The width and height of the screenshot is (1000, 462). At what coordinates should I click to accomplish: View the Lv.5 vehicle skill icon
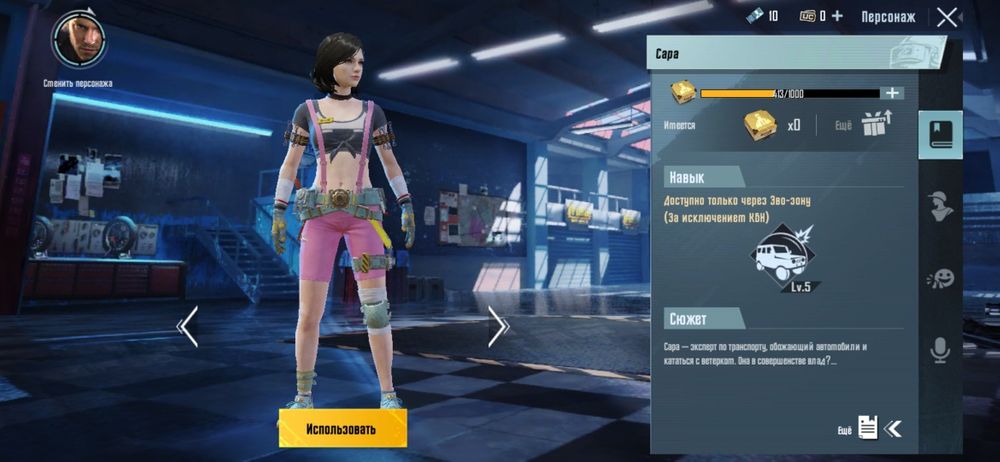(x=786, y=257)
